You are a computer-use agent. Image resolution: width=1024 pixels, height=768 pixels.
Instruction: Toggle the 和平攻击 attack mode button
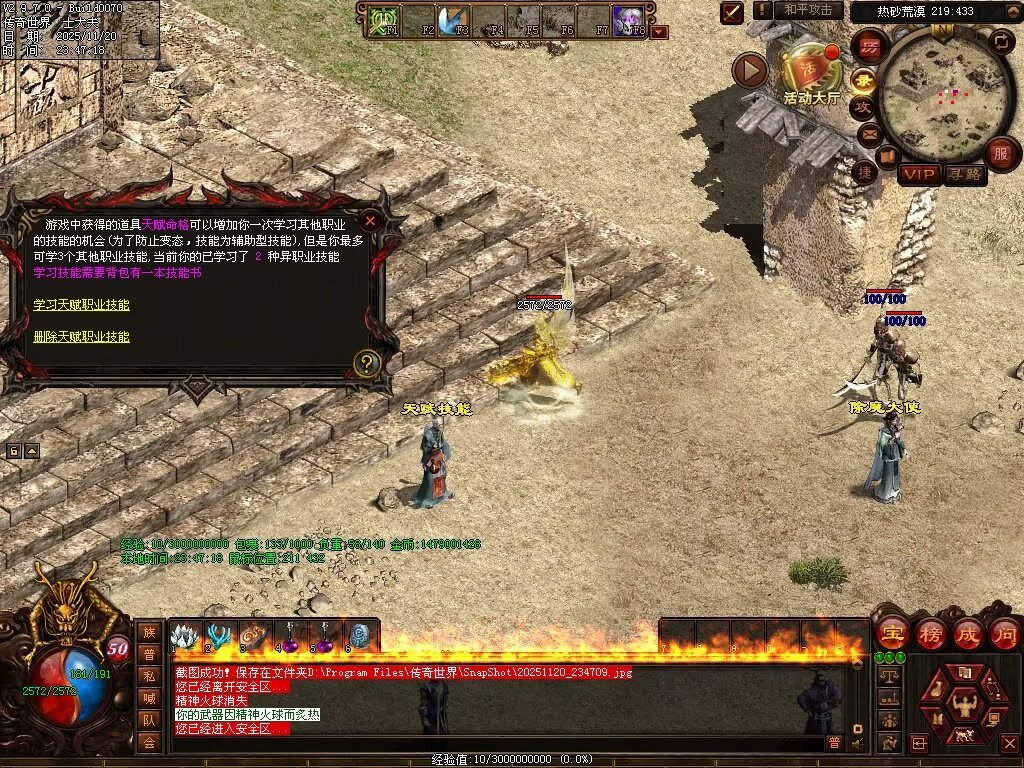pyautogui.click(x=808, y=10)
